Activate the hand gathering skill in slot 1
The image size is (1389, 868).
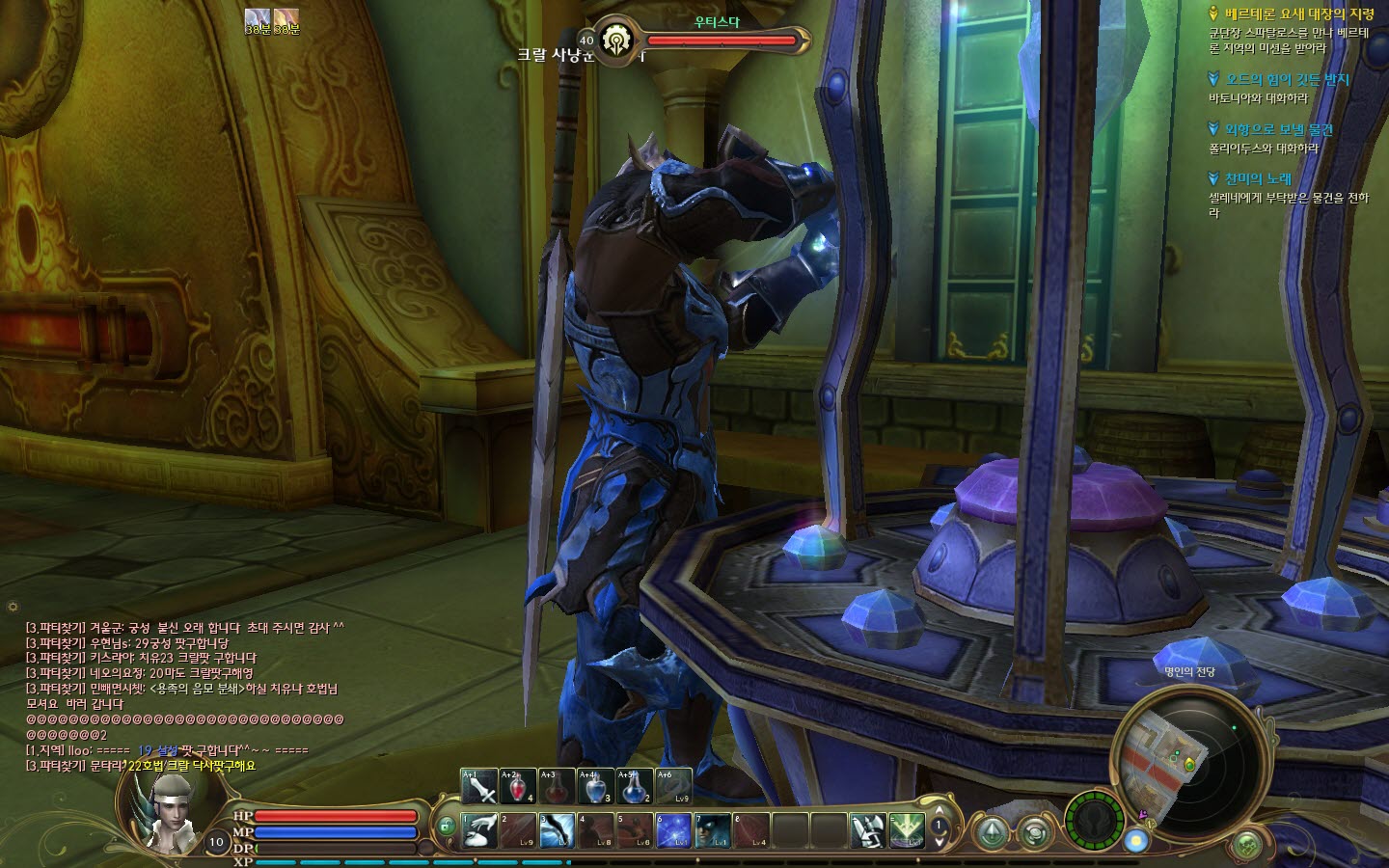479,830
